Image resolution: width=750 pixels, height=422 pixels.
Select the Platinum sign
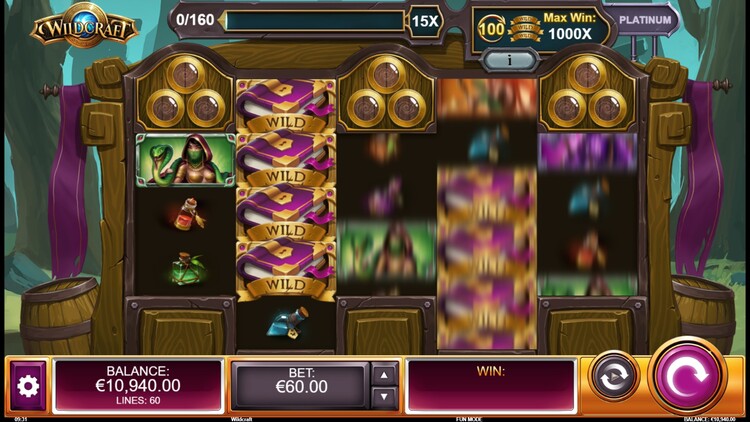pos(644,20)
